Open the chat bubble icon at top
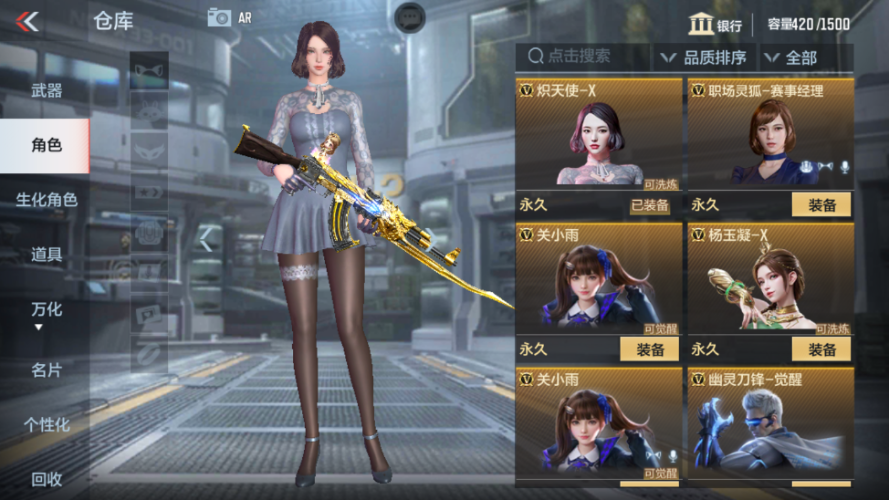Screen dimensions: 889x500 [410, 16]
